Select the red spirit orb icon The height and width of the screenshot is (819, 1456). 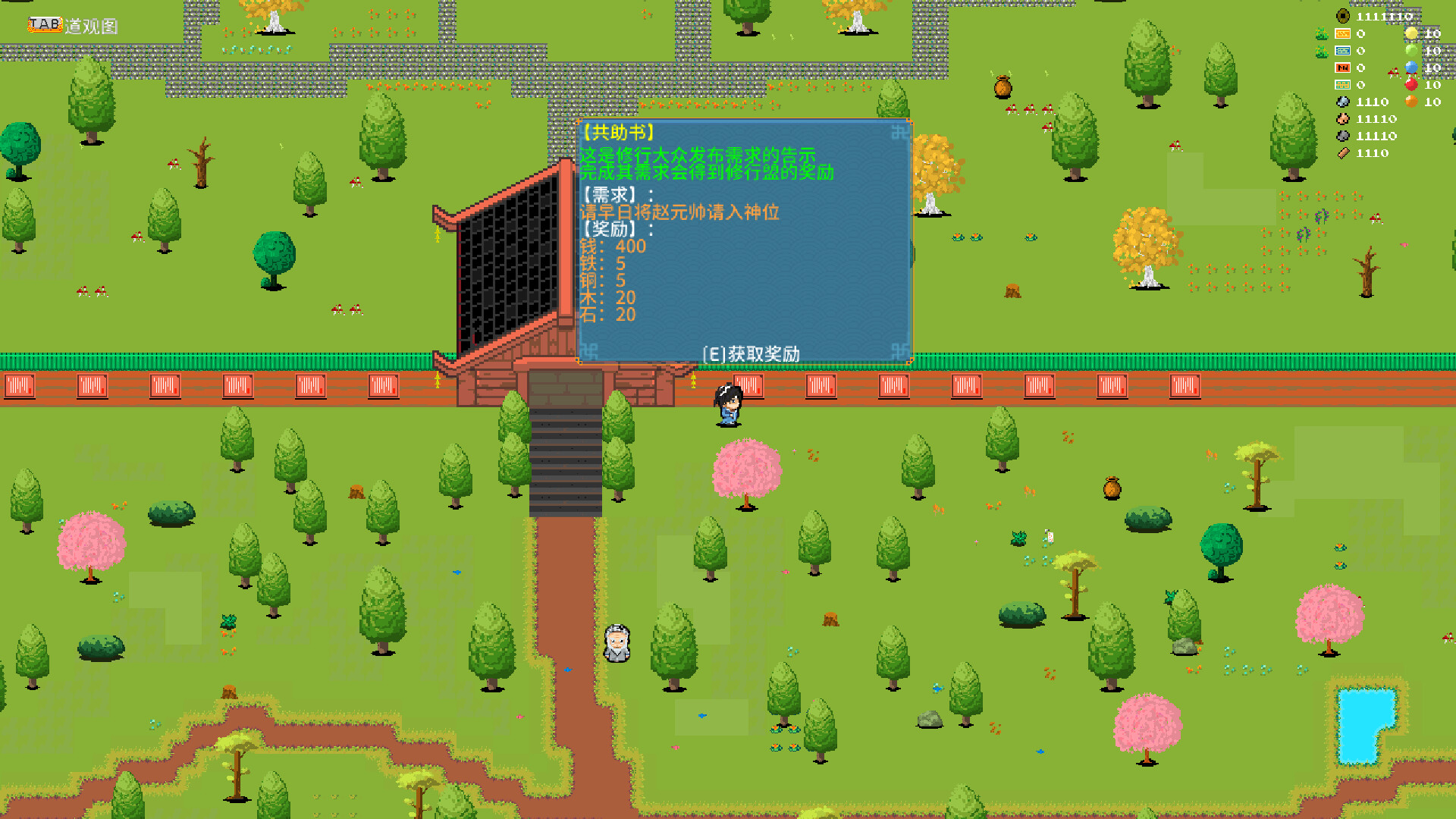pos(1410,85)
